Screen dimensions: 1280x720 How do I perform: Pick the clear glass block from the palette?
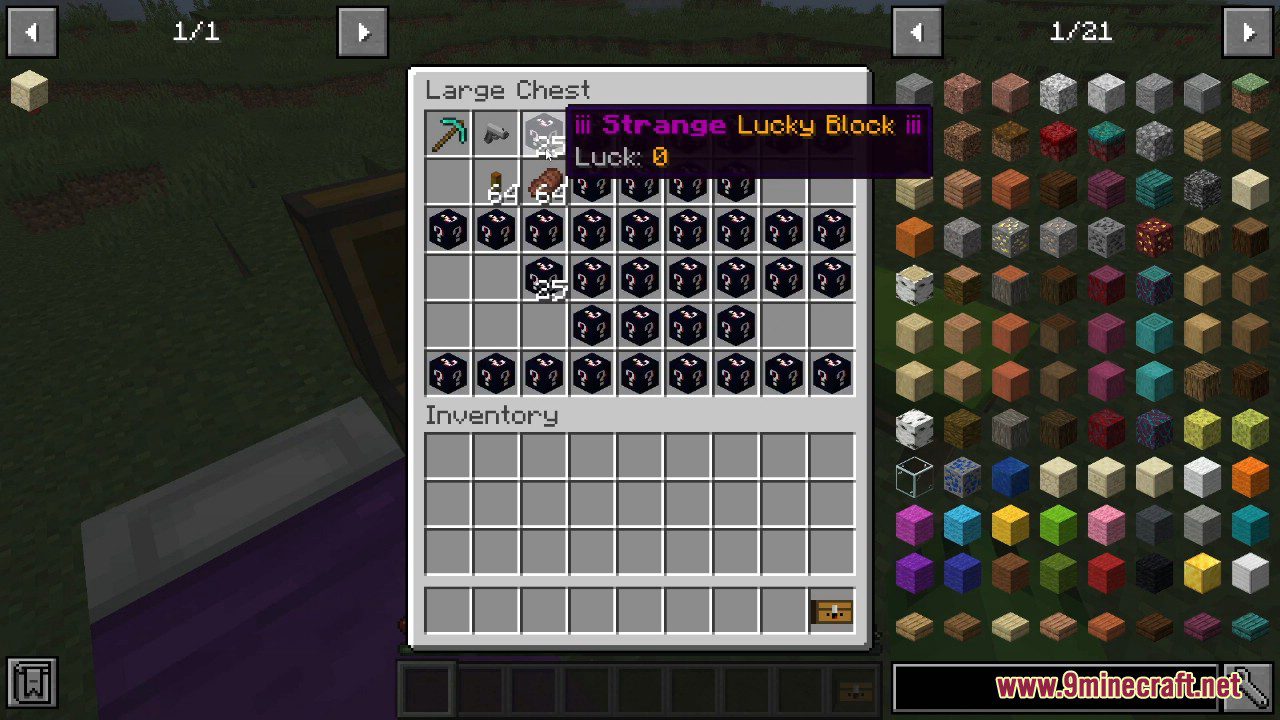coord(913,478)
